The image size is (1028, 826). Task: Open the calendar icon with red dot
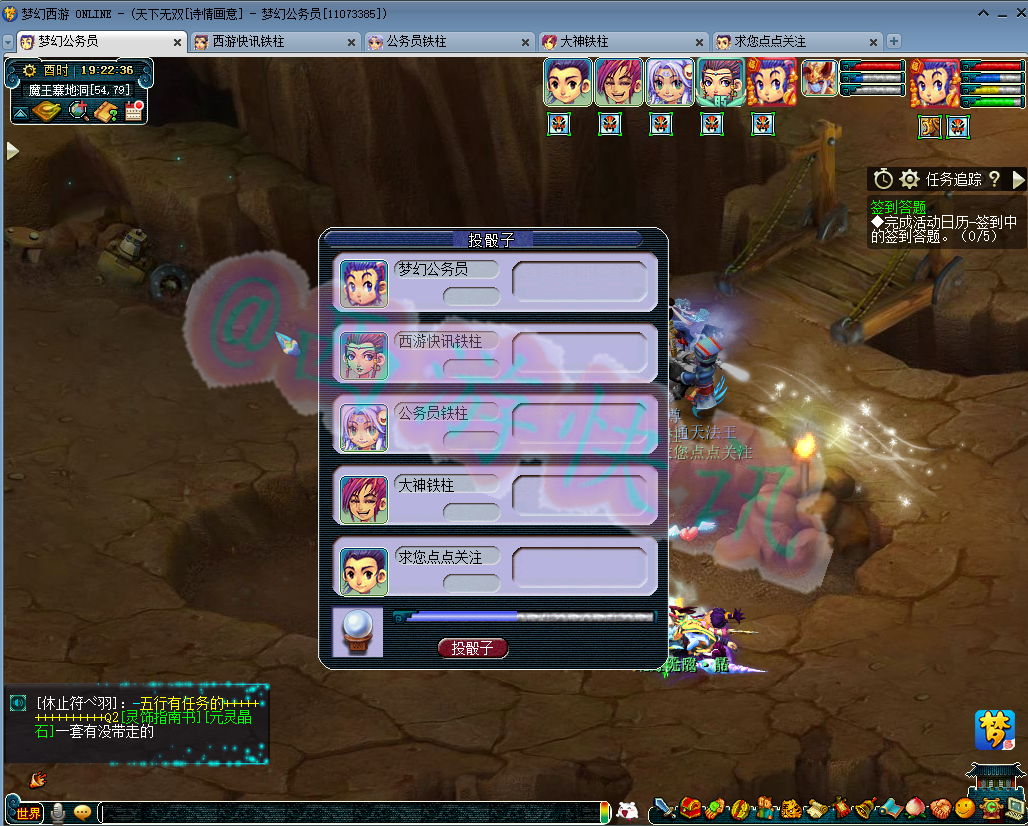[x=135, y=111]
